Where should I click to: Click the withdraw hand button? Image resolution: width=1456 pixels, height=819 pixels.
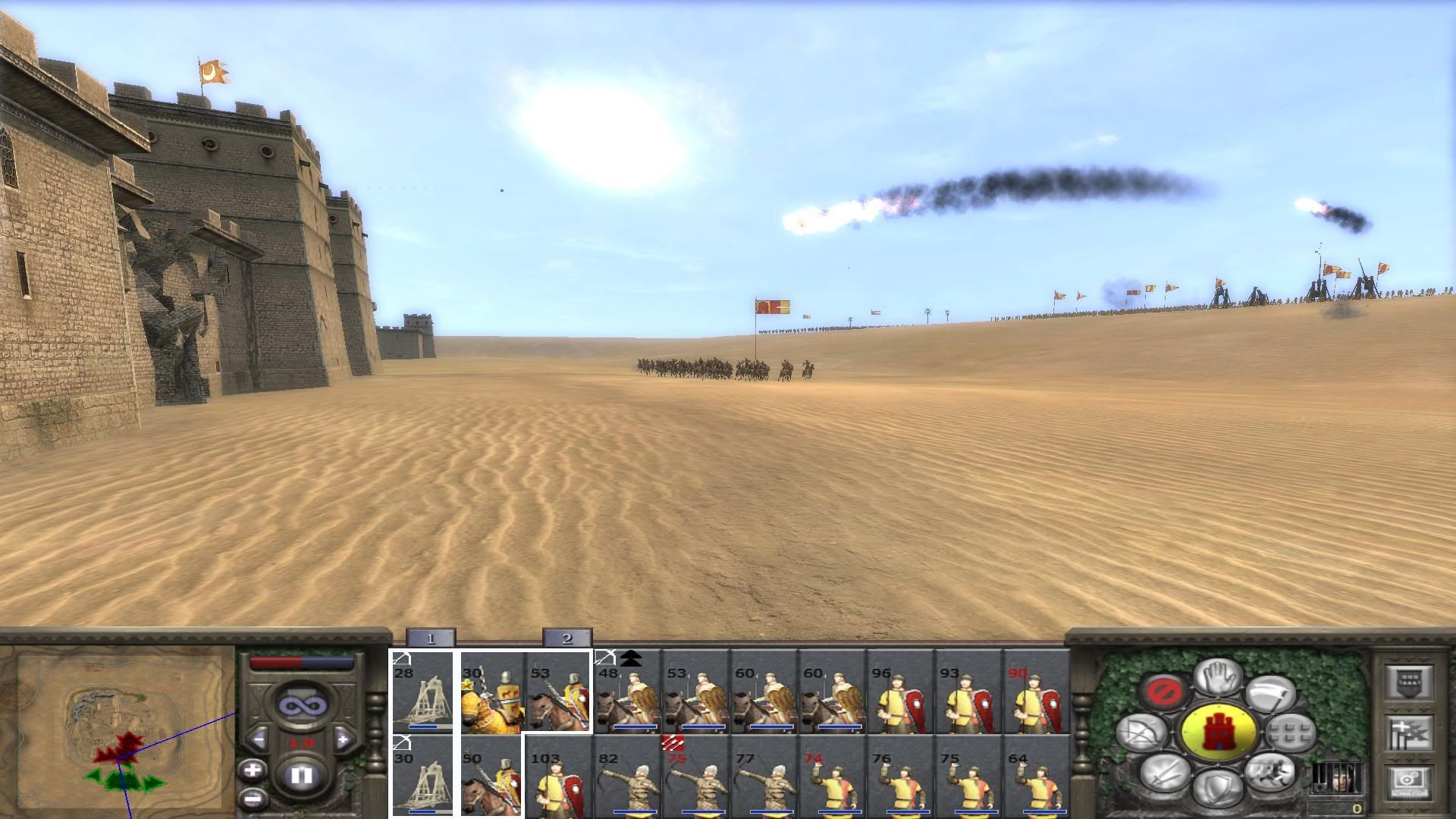pyautogui.click(x=1218, y=676)
